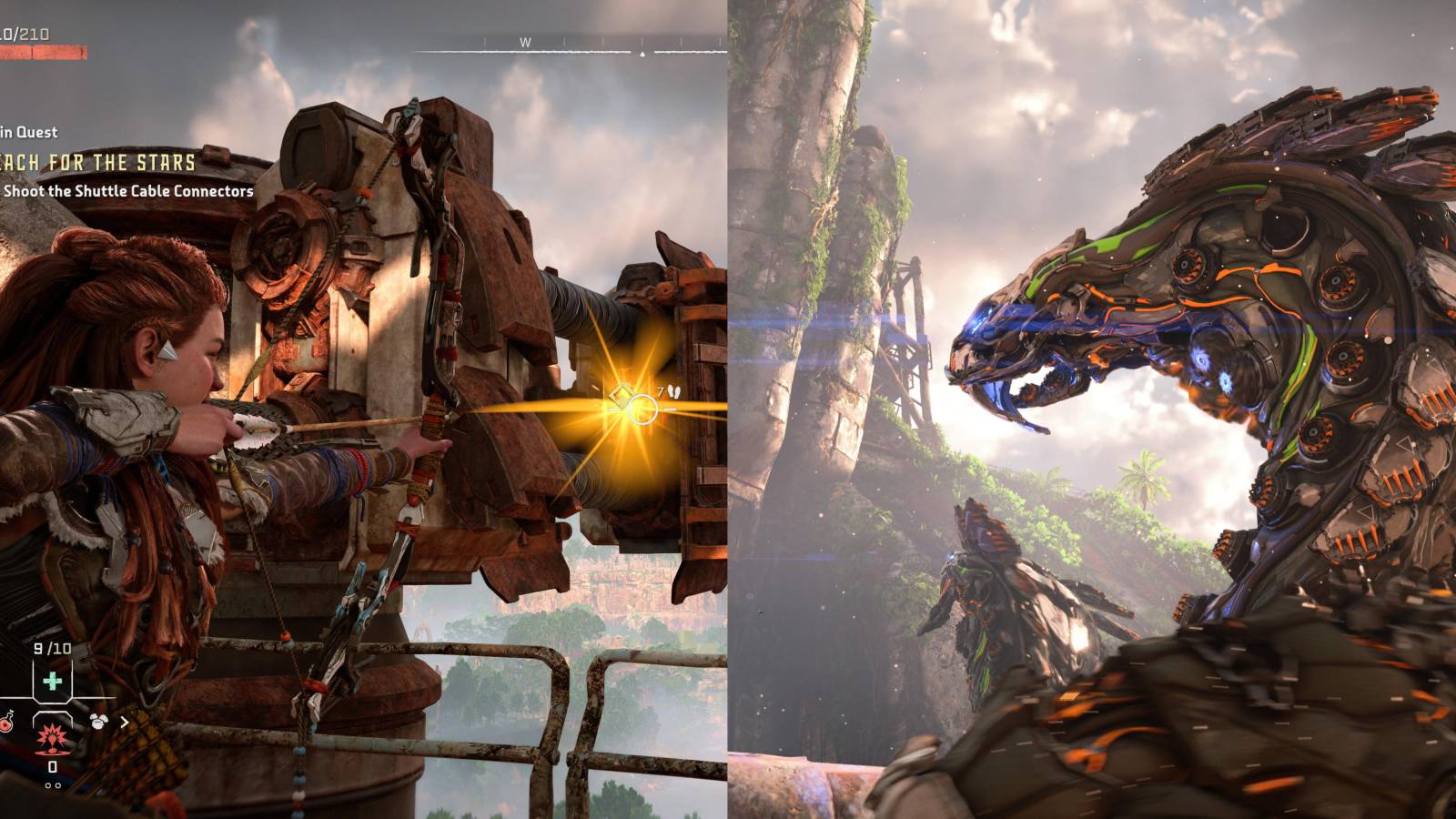
Task: Click the circular aiming reticle
Action: click(642, 410)
